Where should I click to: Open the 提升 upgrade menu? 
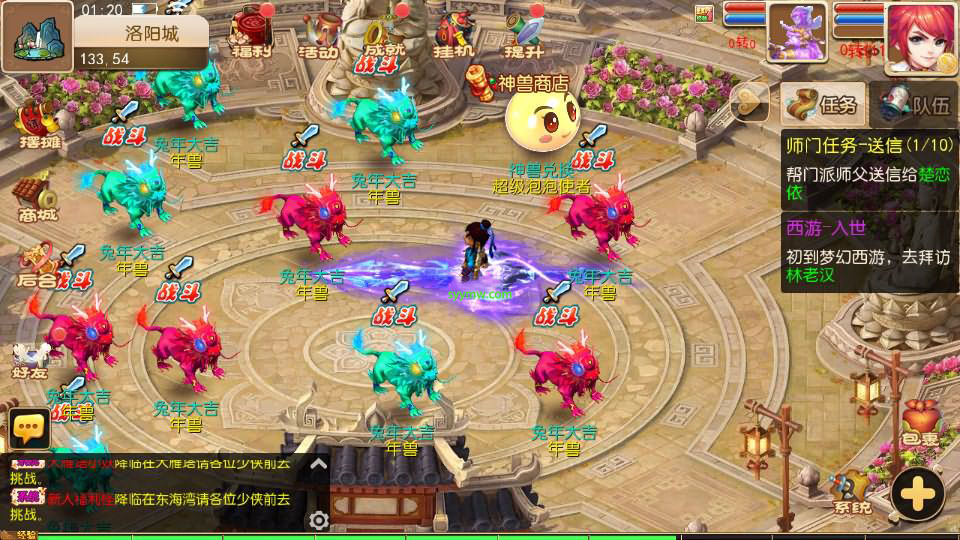click(524, 33)
